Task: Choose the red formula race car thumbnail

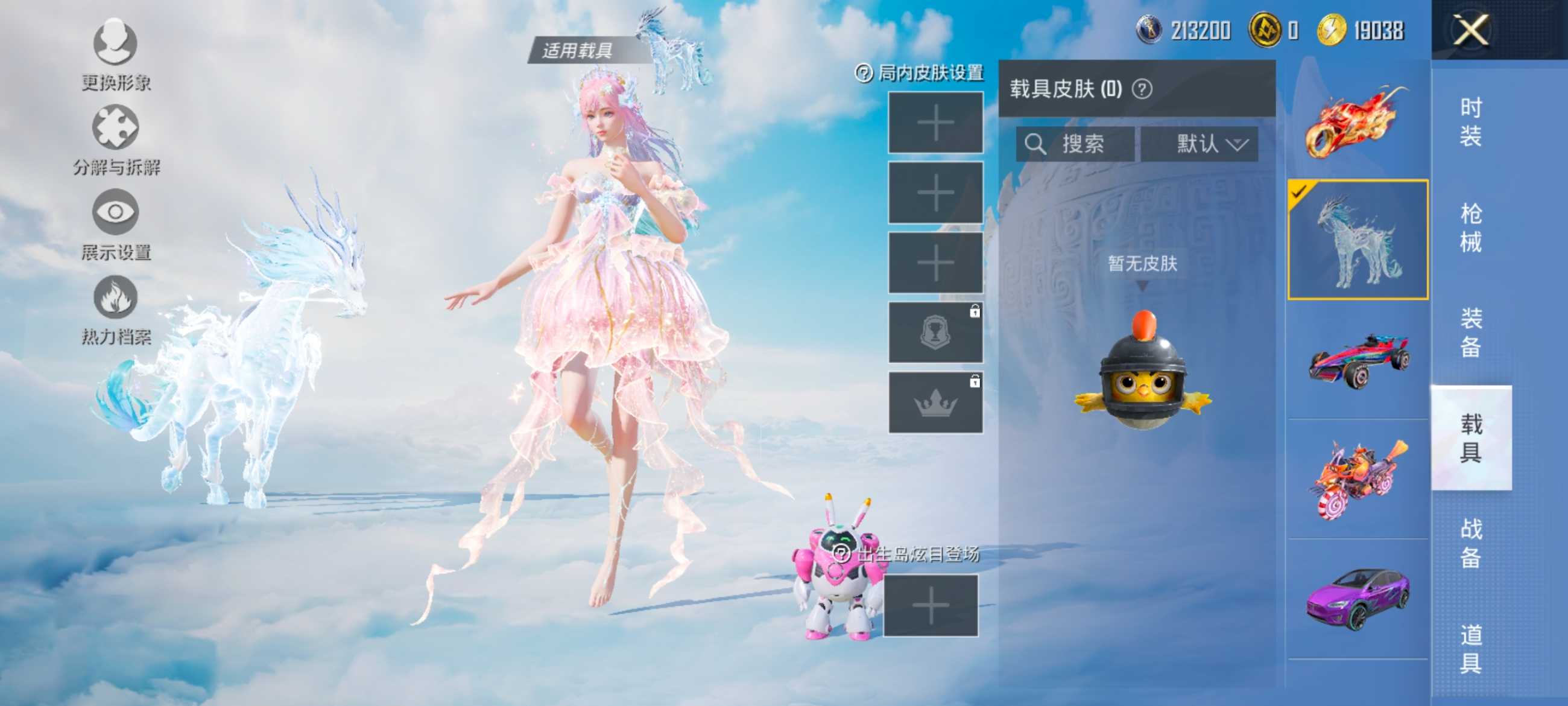Action: pyautogui.click(x=1358, y=360)
